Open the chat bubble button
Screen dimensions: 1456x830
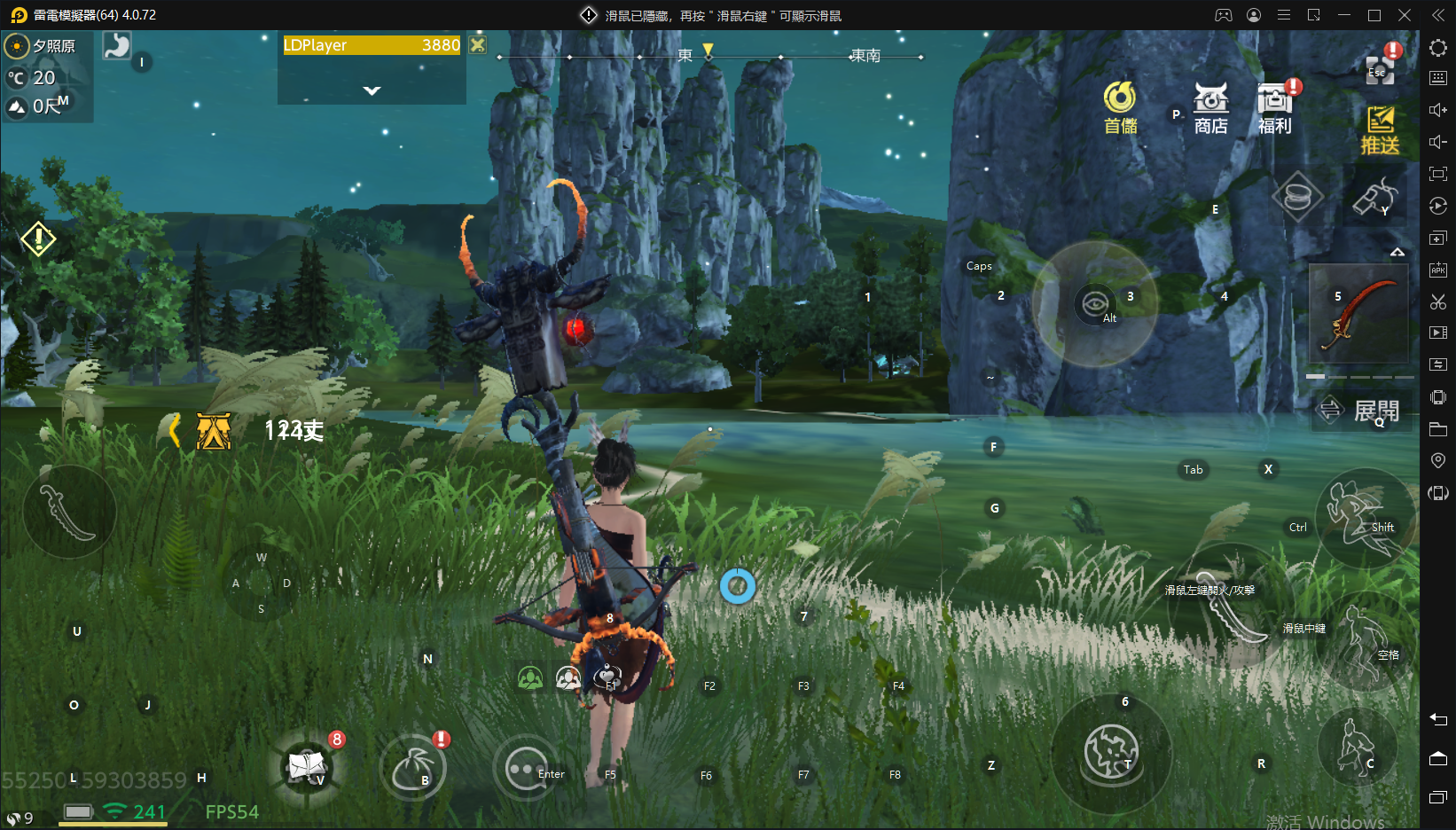(x=524, y=769)
